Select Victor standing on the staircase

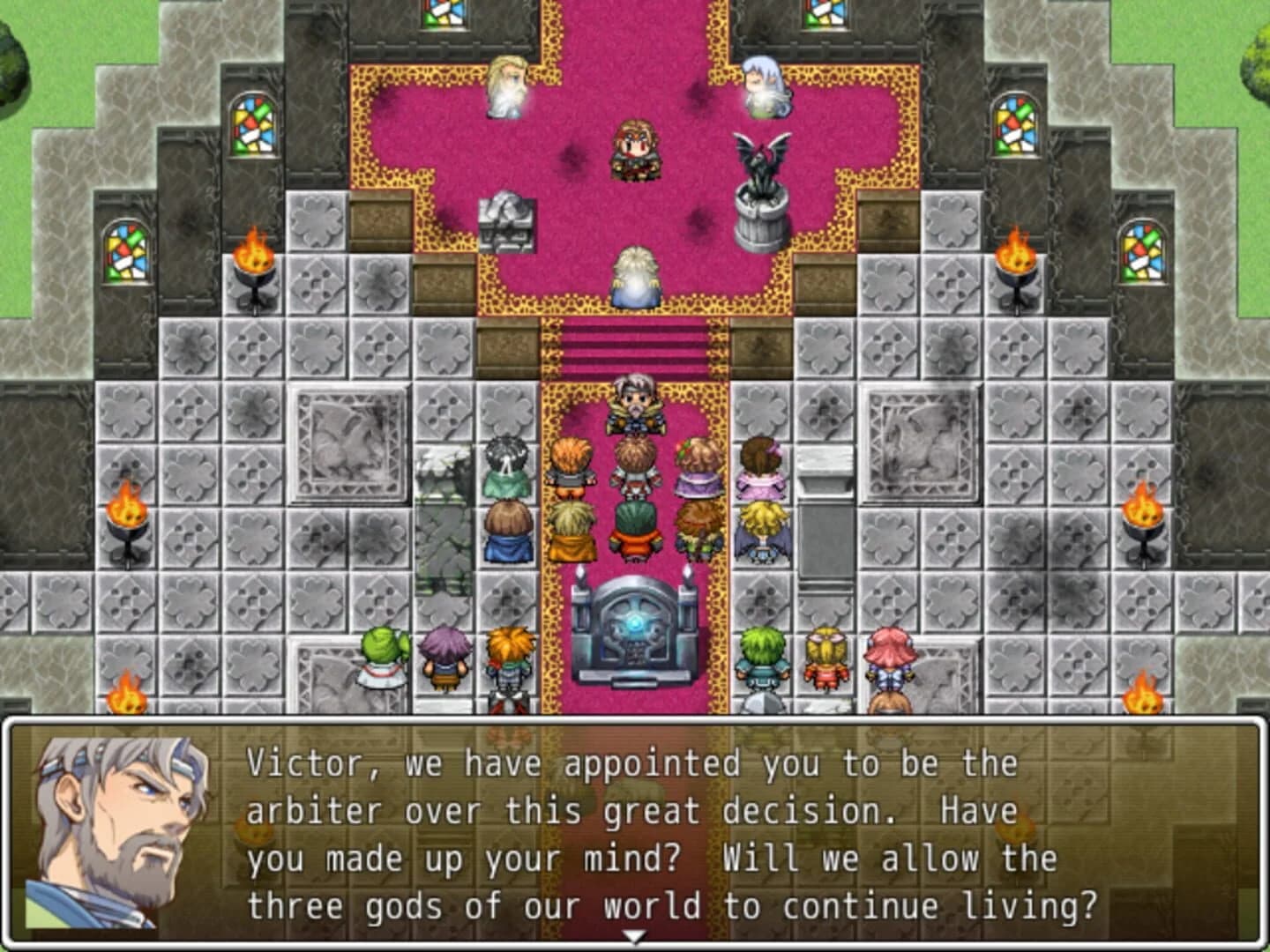[x=634, y=405]
